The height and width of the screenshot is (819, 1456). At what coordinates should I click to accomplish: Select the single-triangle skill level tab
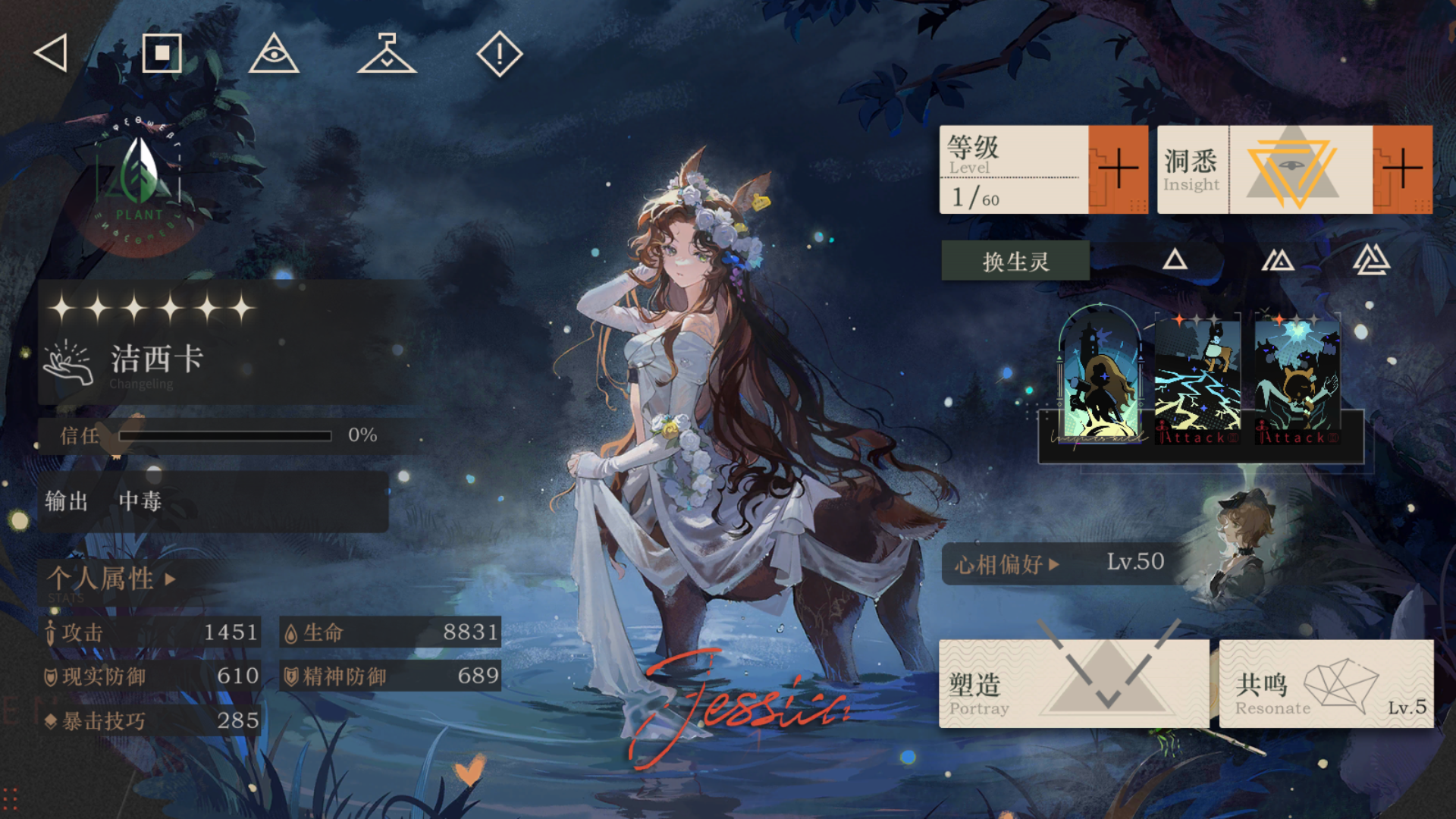[x=1175, y=261]
